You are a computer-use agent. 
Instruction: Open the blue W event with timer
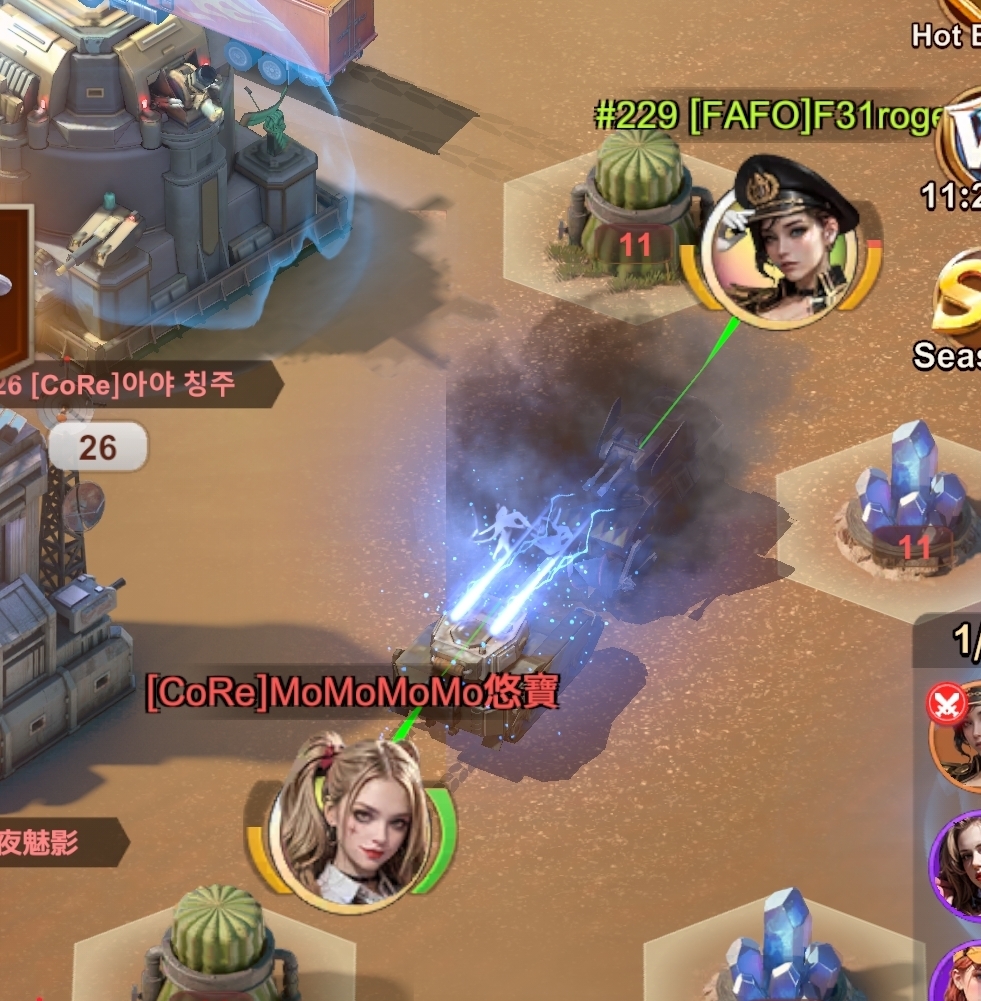[x=960, y=140]
